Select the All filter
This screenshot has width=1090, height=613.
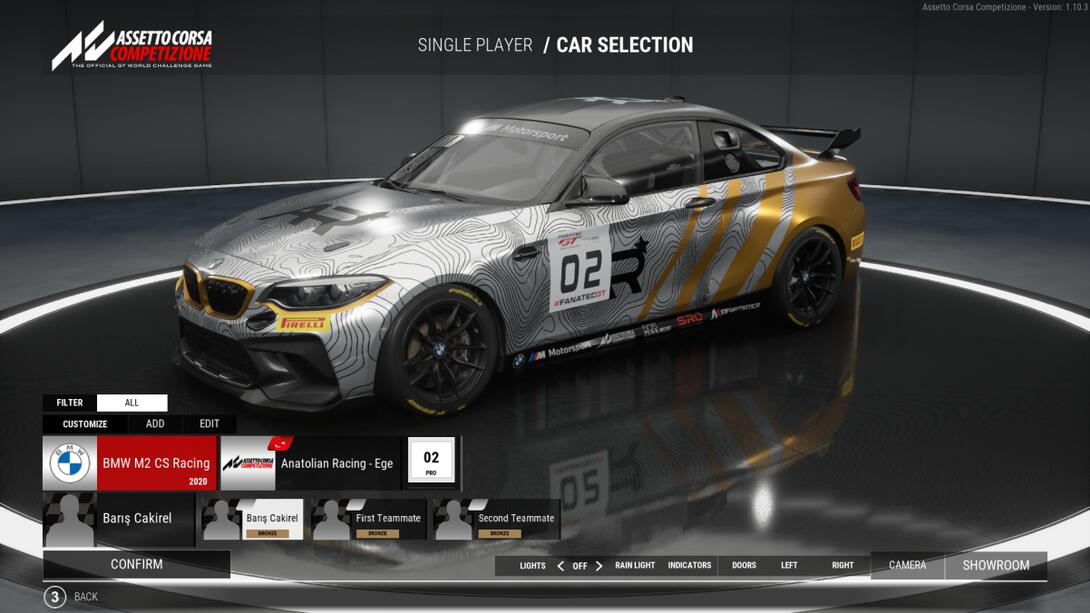pyautogui.click(x=132, y=403)
